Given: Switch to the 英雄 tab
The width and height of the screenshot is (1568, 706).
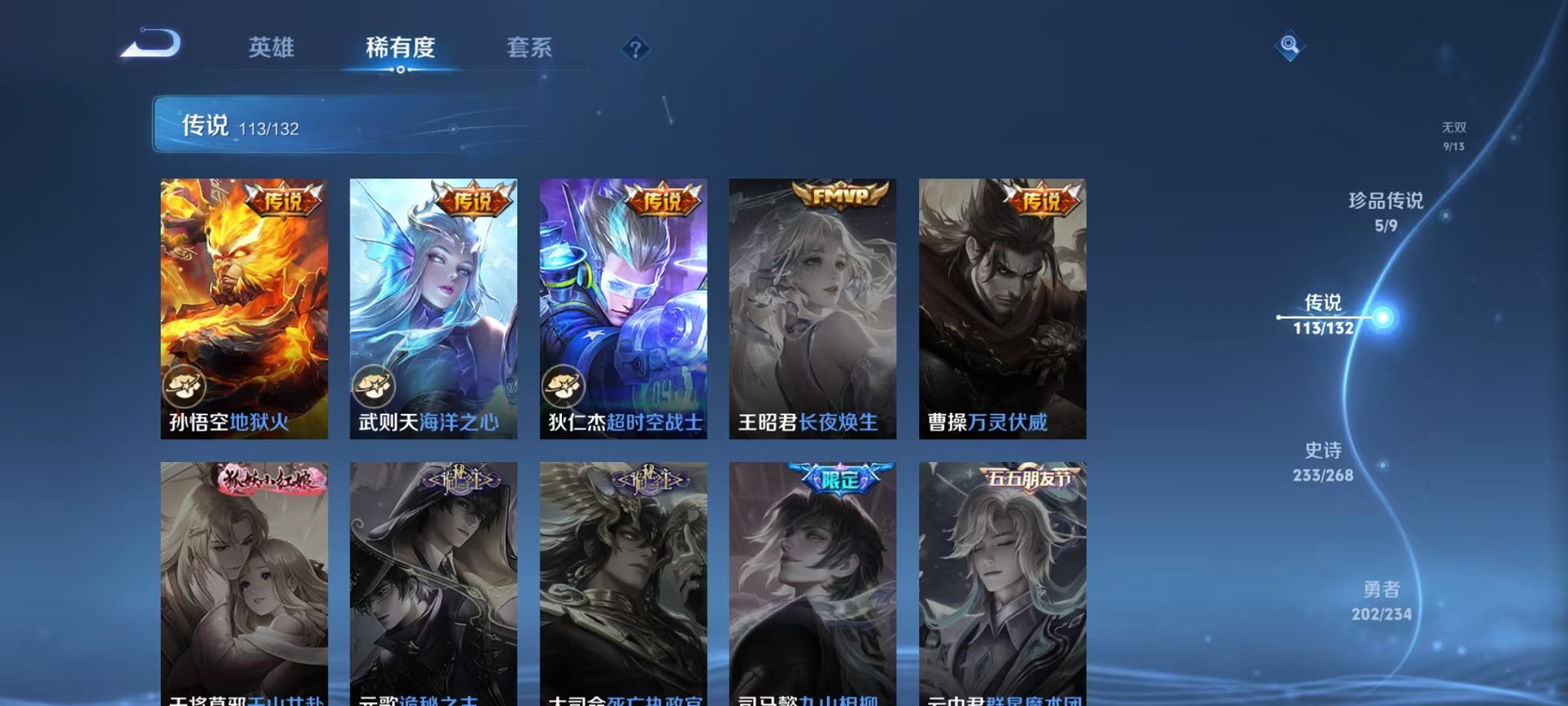Looking at the screenshot, I should coord(271,48).
